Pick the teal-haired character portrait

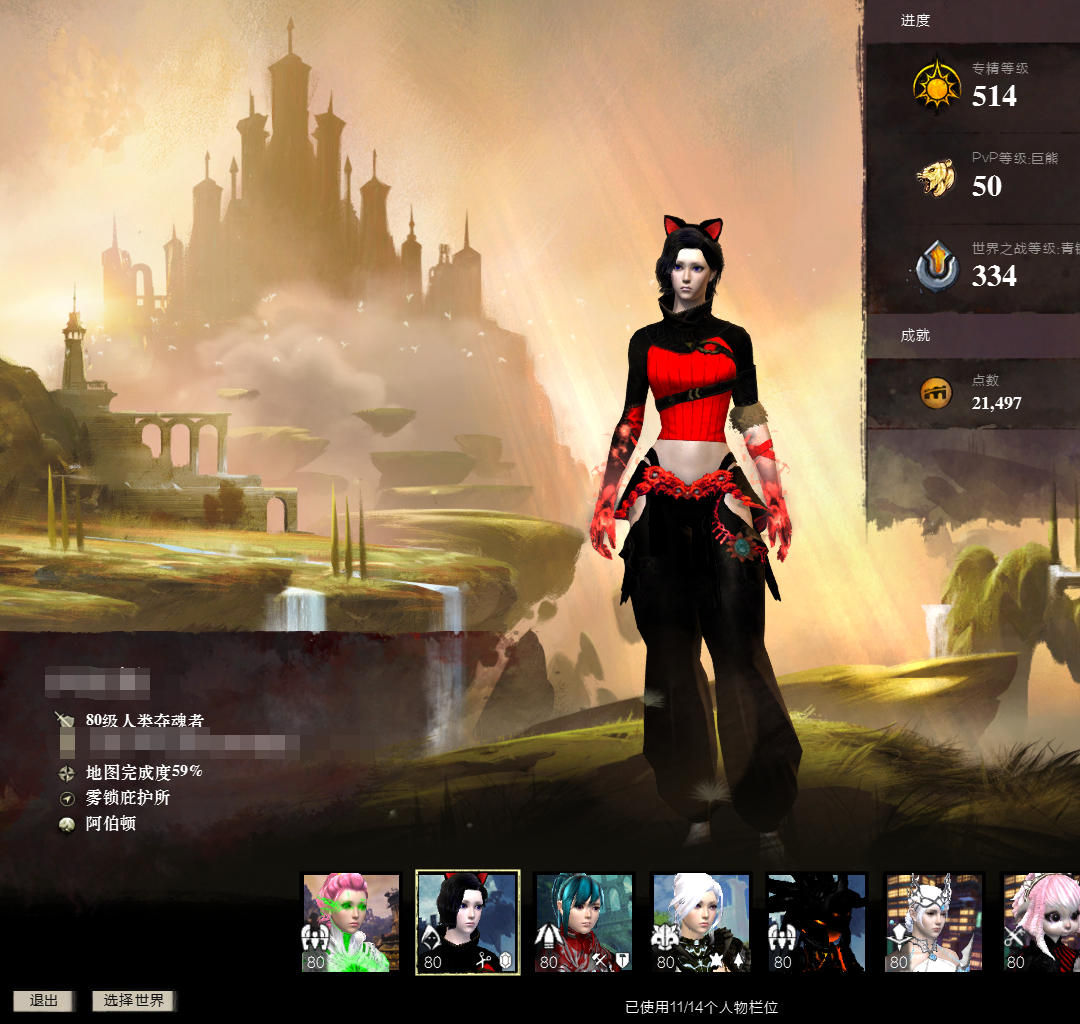pos(584,923)
